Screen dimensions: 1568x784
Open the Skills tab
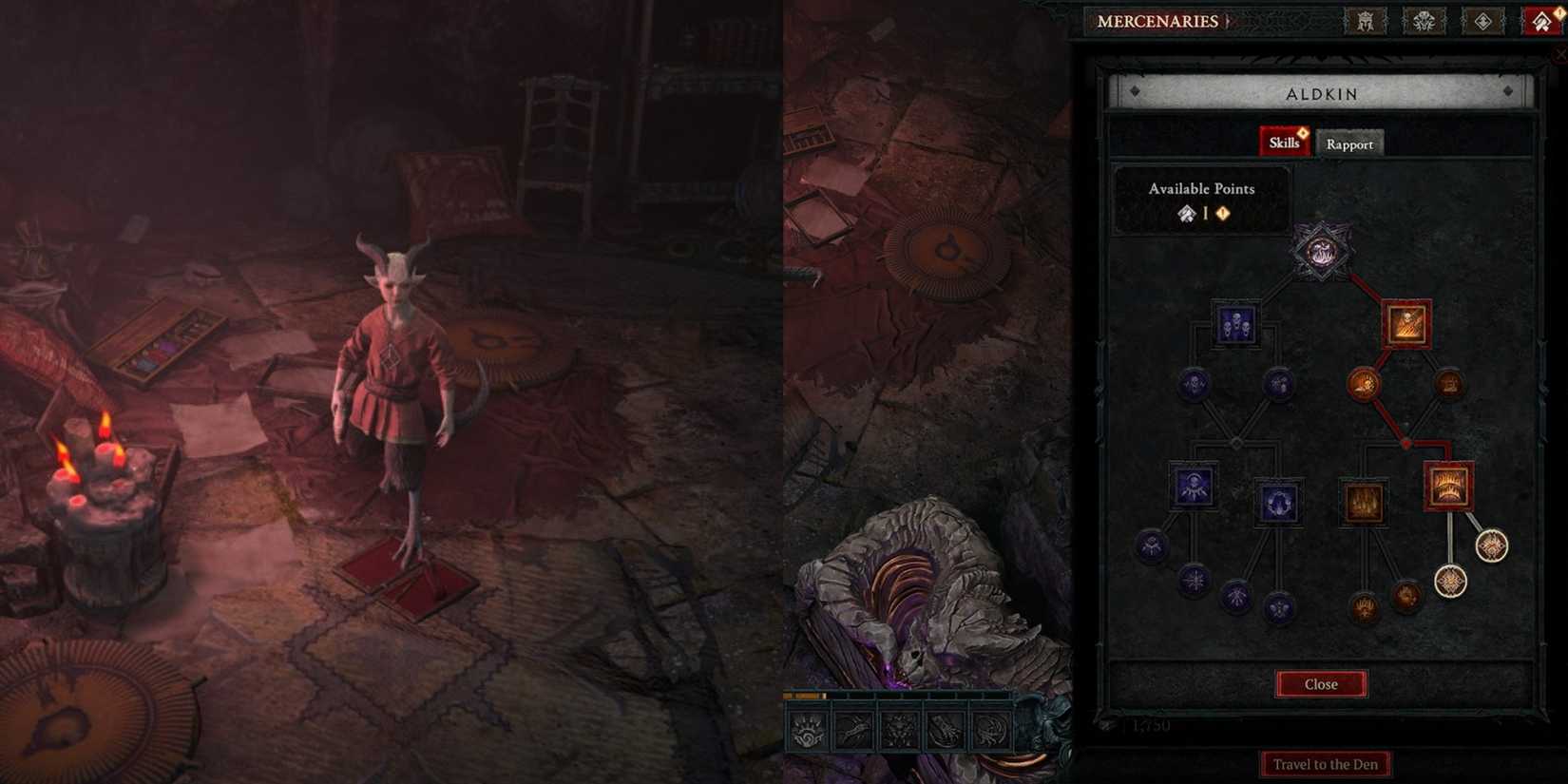[1285, 141]
